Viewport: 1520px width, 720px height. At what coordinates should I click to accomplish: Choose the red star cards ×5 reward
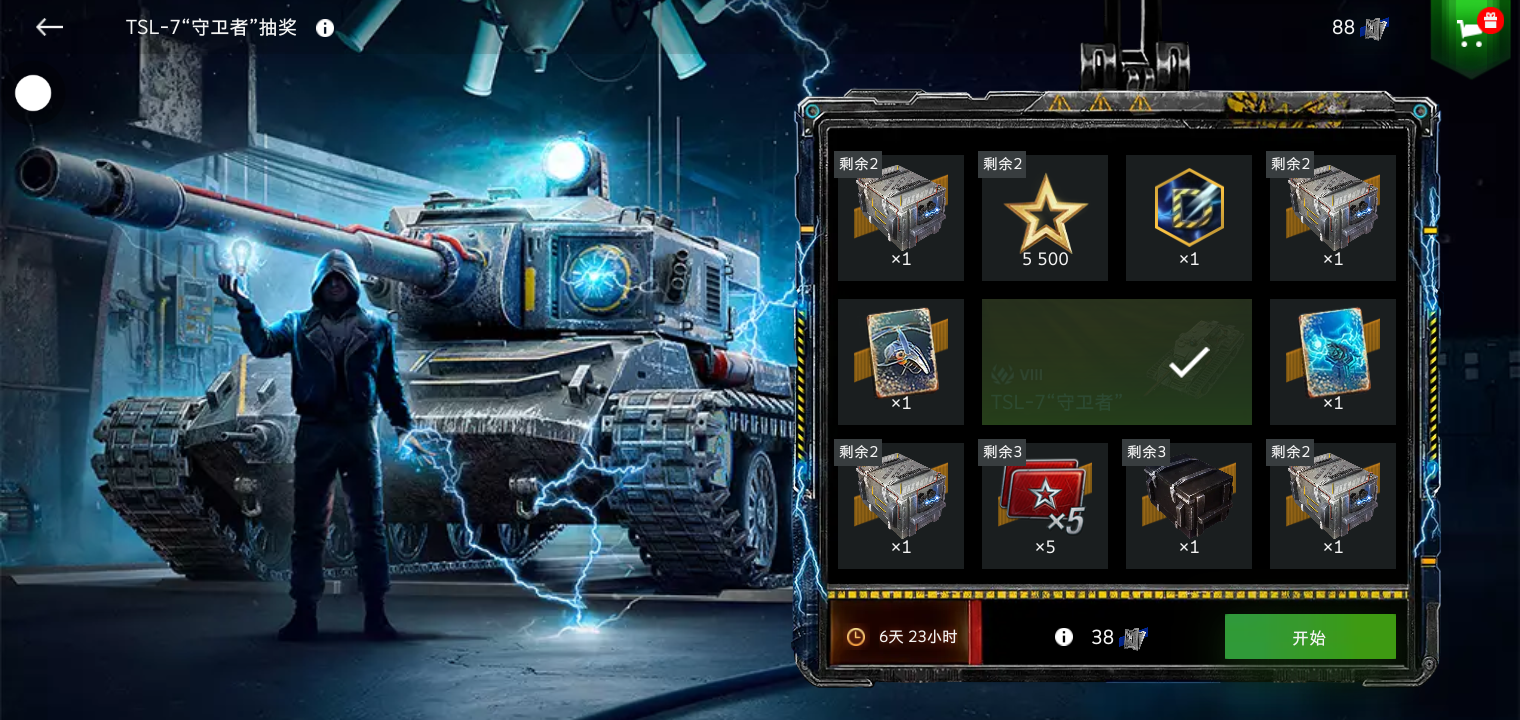1045,506
